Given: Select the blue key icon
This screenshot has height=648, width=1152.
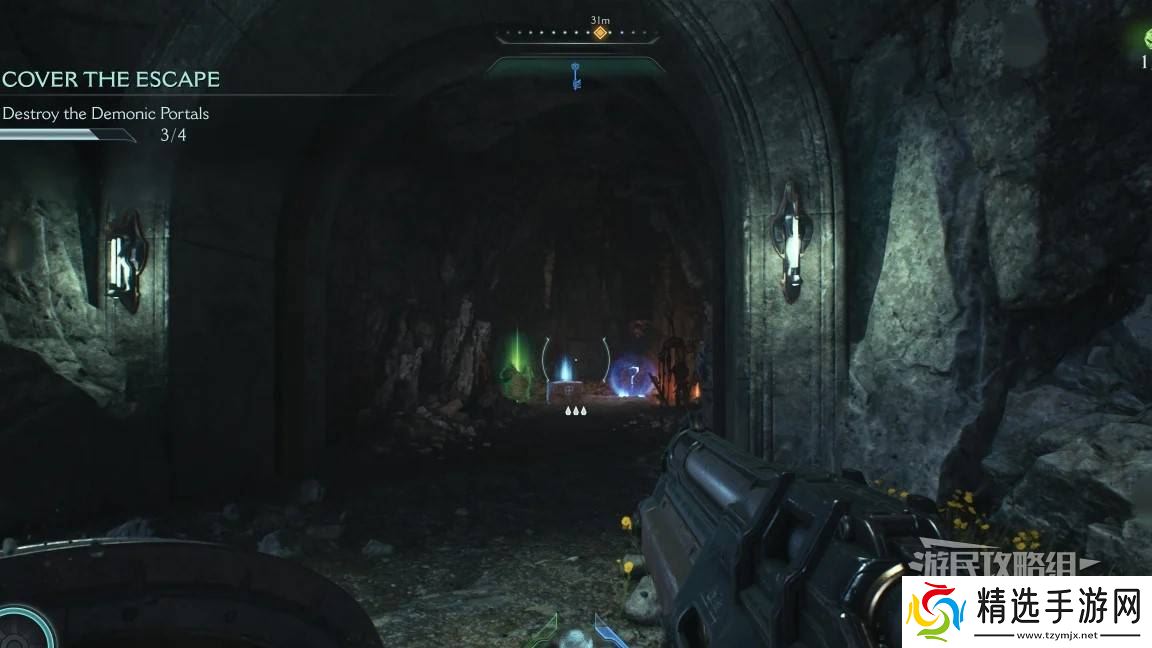Looking at the screenshot, I should pyautogui.click(x=576, y=75).
